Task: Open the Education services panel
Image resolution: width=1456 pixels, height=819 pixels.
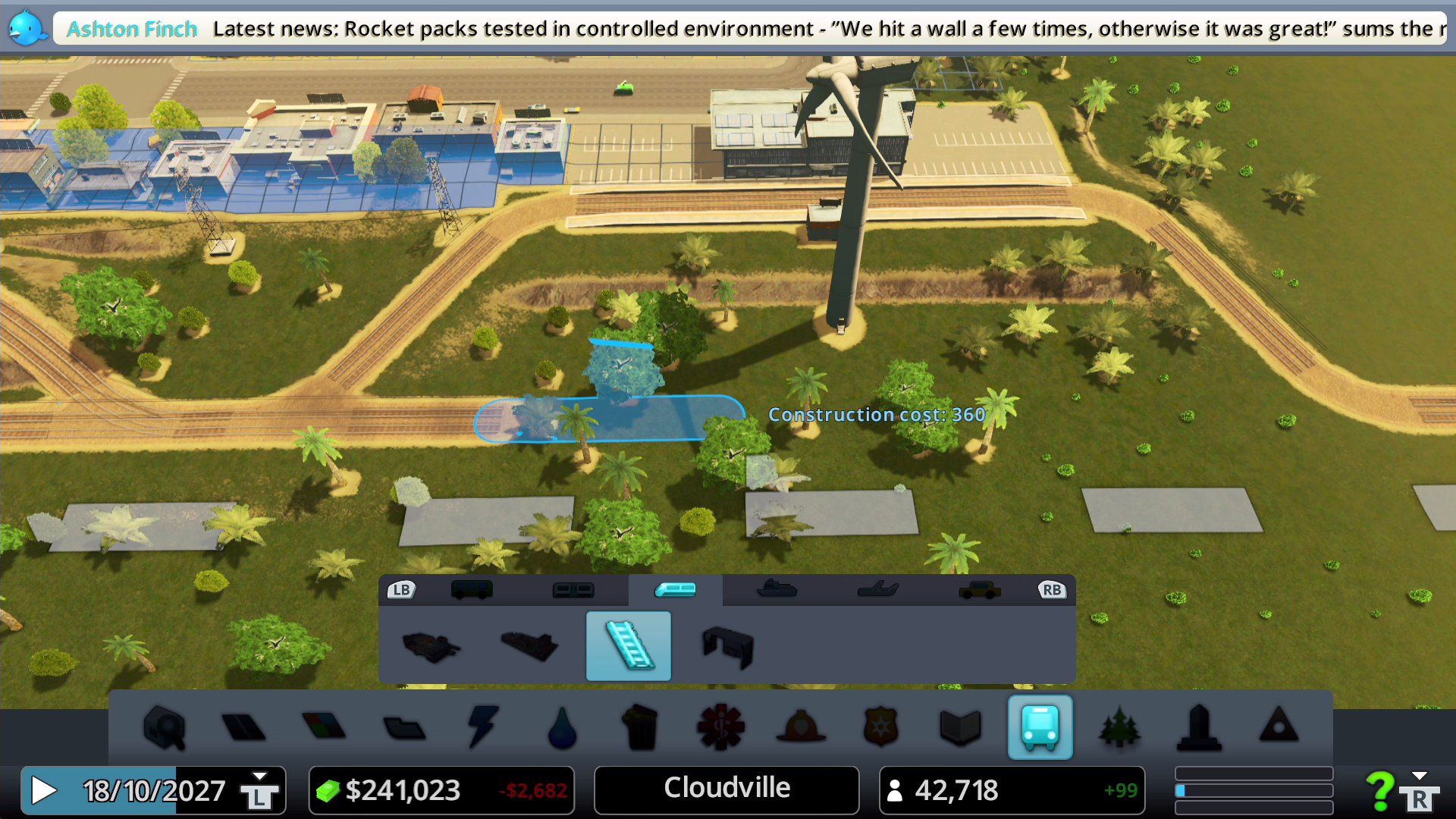Action: tap(960, 728)
